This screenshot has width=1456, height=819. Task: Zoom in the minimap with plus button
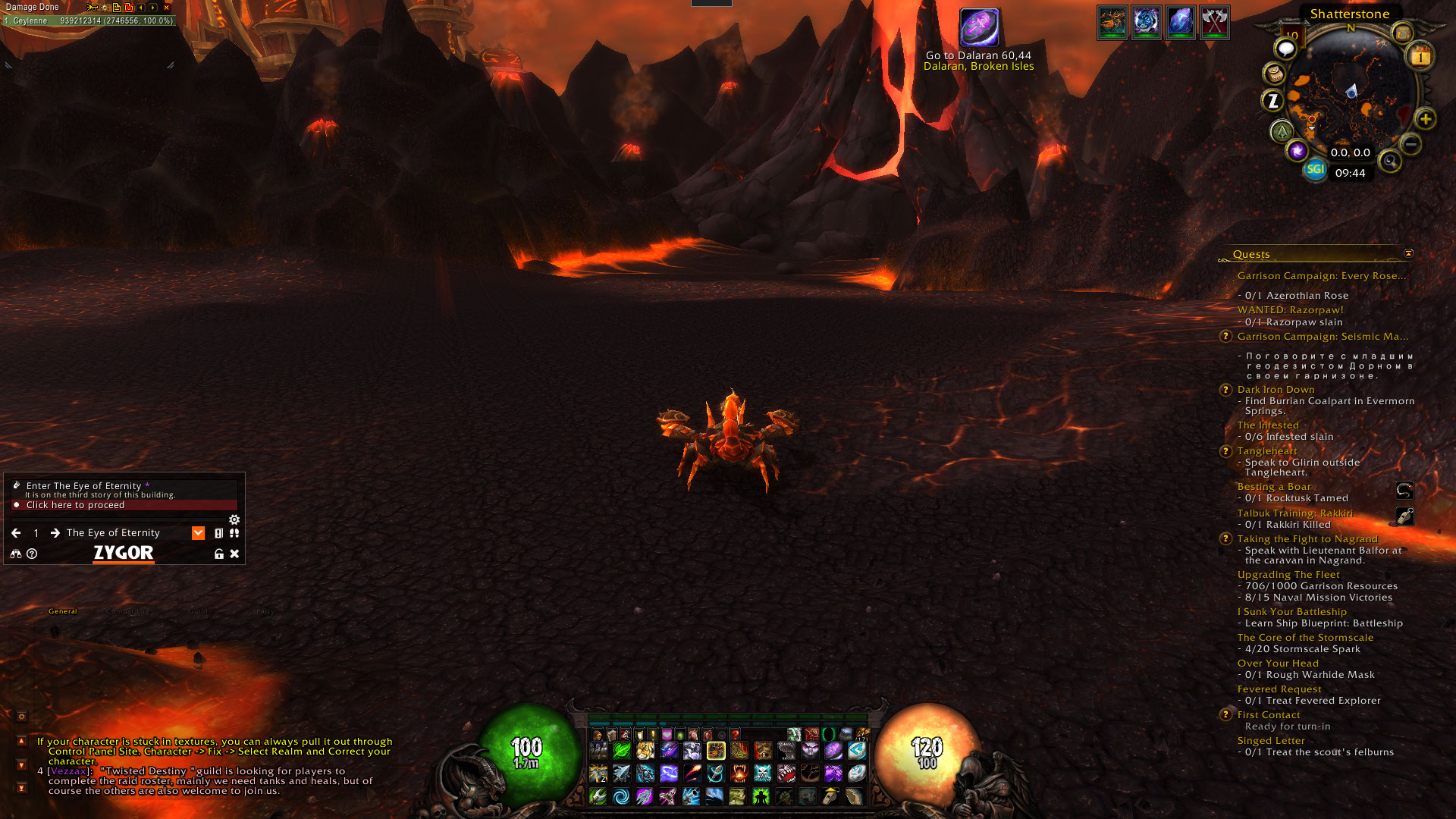1426,119
